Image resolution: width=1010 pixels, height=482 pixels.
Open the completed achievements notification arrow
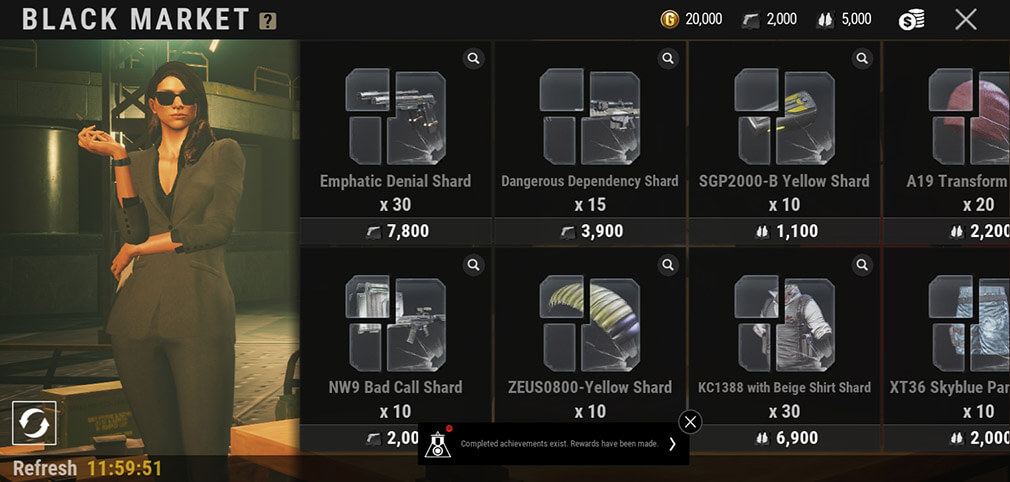pyautogui.click(x=672, y=444)
